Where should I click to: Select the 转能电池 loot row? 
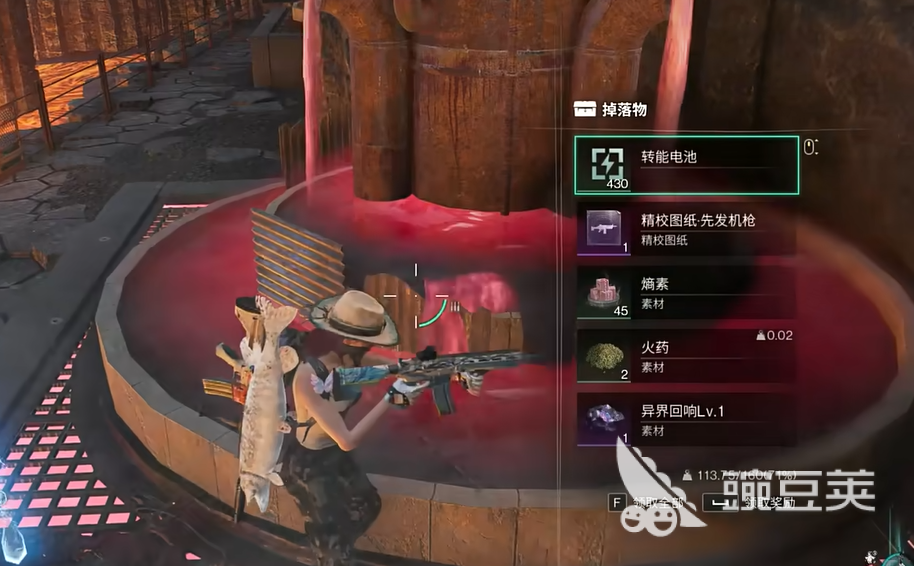686,165
